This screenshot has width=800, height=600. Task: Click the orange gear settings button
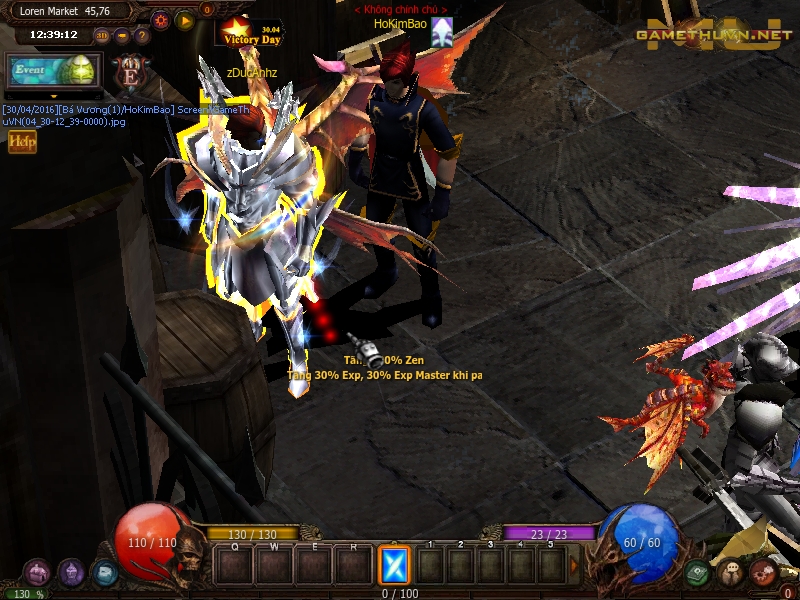point(161,19)
